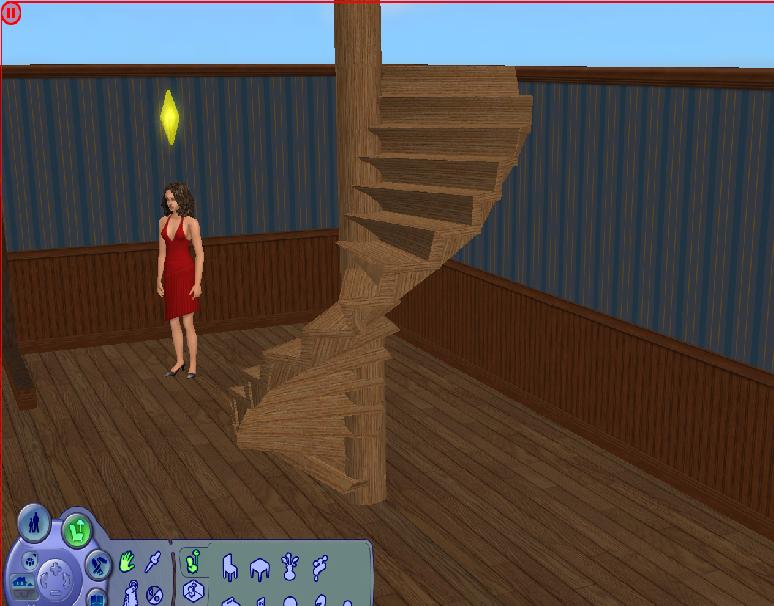Screen dimensions: 774x606
Task: Choose the sort-by-function chair-and-lamp tab
Action: point(194,562)
